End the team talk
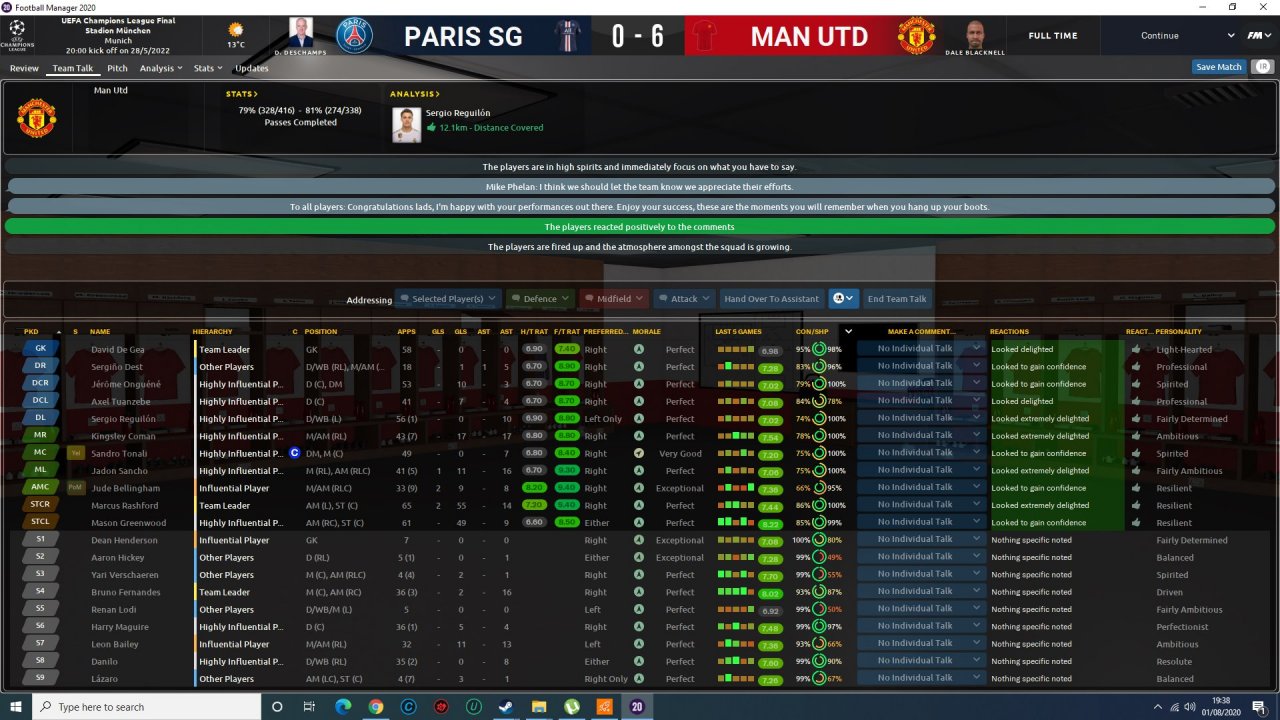Image resolution: width=1280 pixels, height=720 pixels. 897,299
